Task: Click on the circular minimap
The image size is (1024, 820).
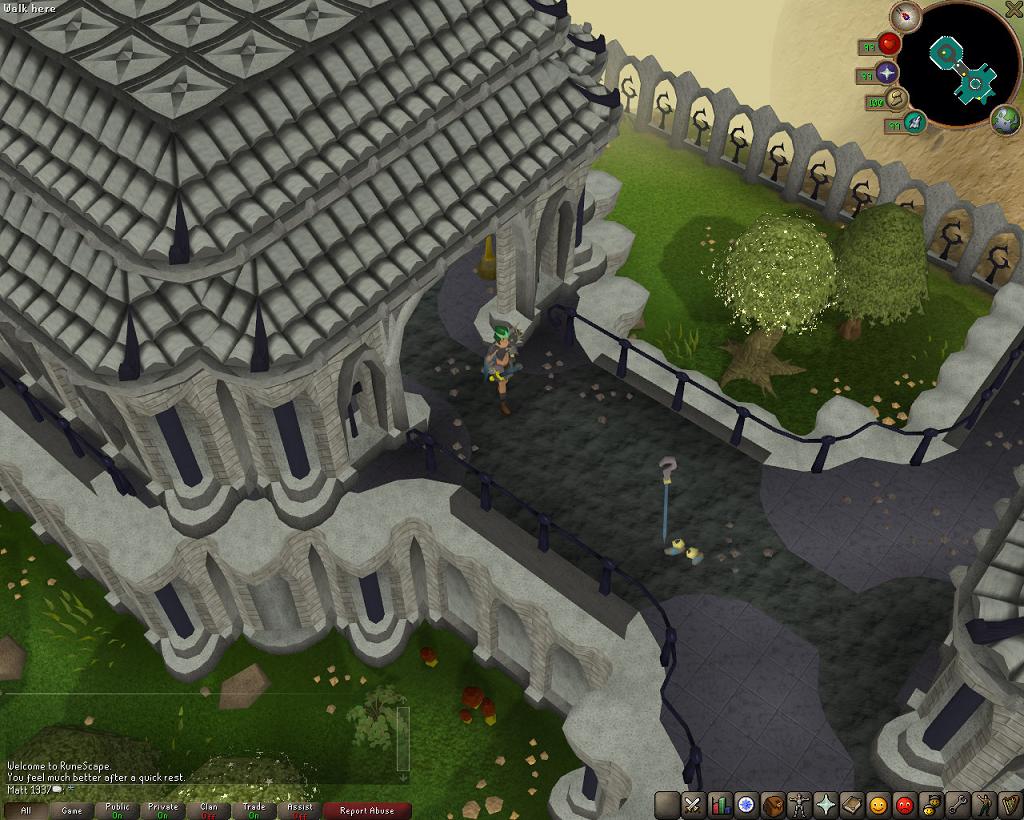Action: (965, 64)
